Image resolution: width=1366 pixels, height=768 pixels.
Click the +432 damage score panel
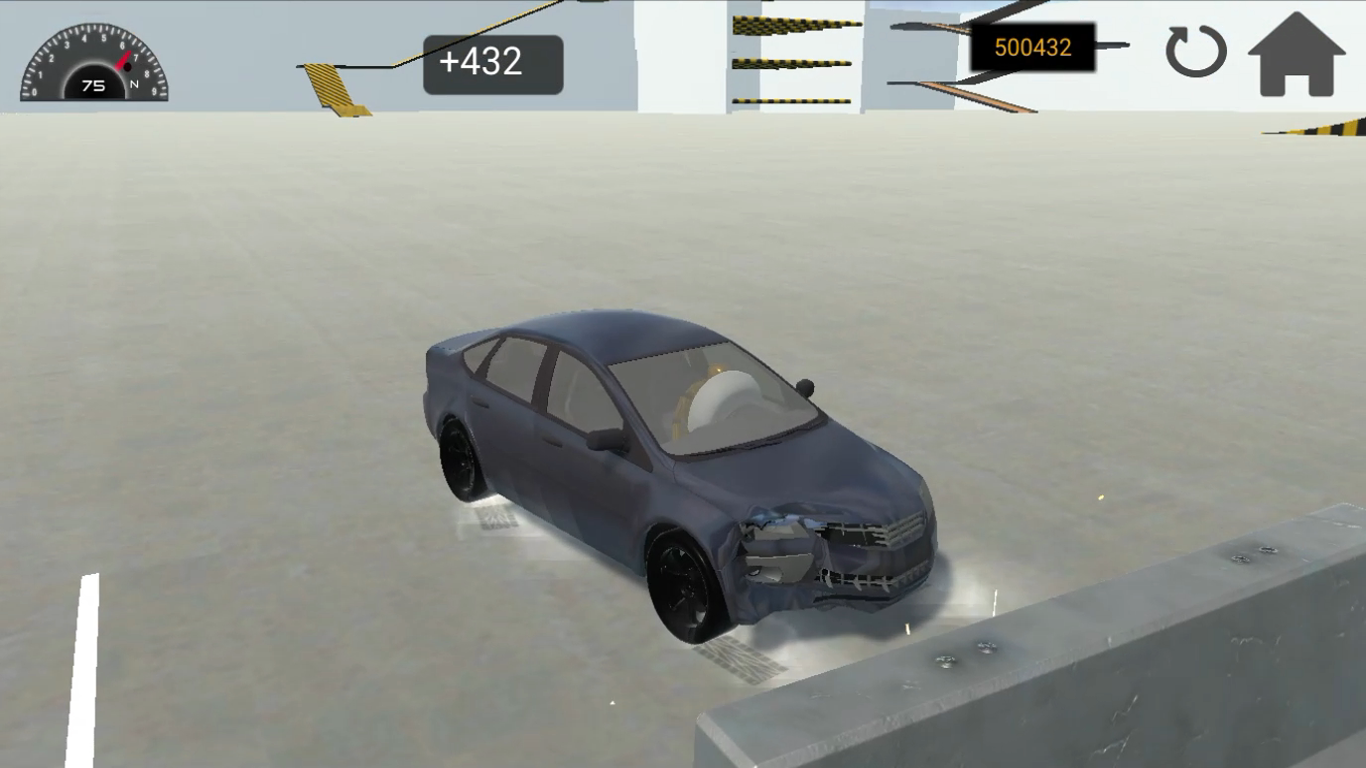(x=493, y=62)
